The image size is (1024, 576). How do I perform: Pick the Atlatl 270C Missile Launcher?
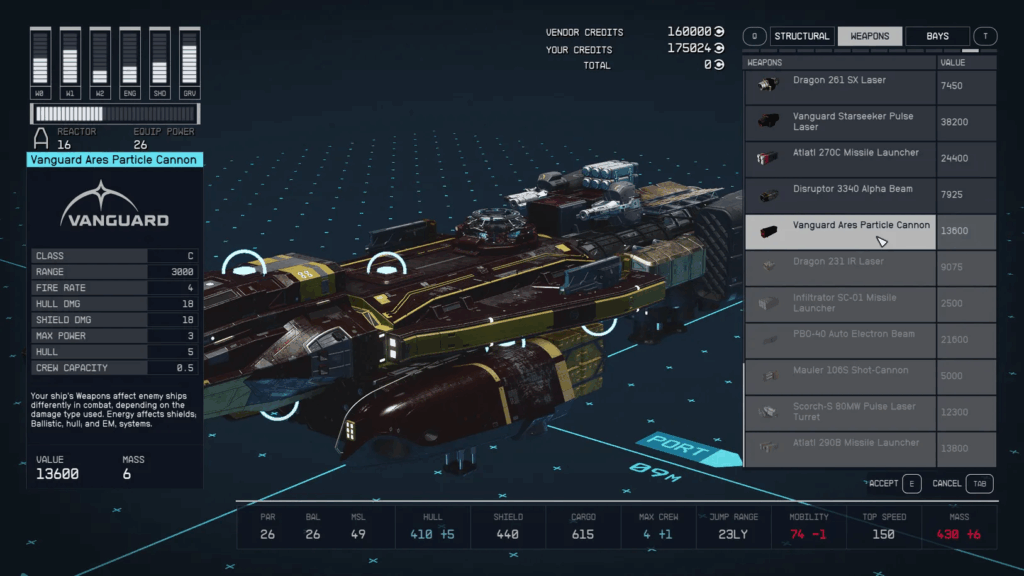coord(840,158)
